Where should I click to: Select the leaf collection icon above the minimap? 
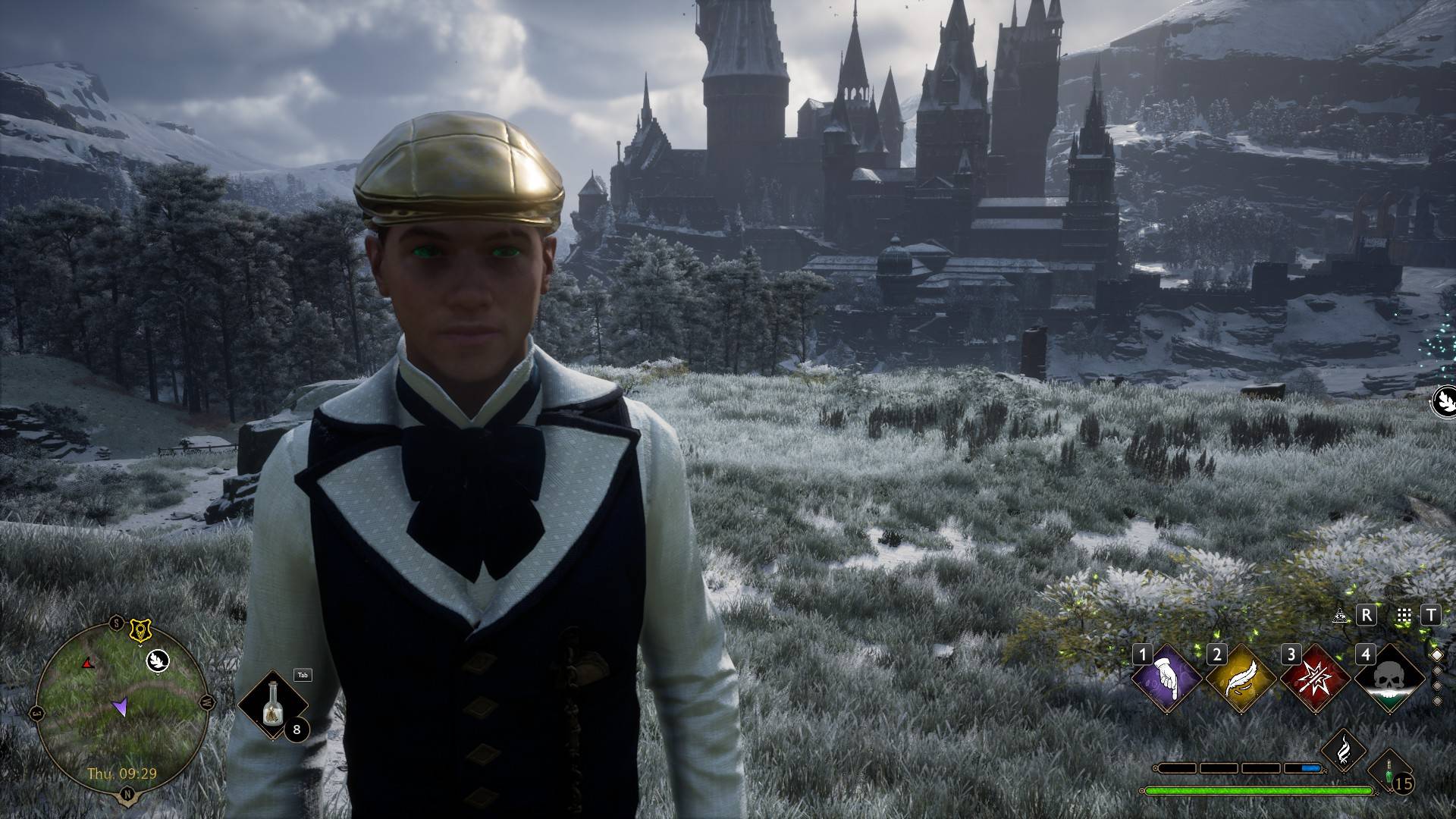(x=158, y=662)
